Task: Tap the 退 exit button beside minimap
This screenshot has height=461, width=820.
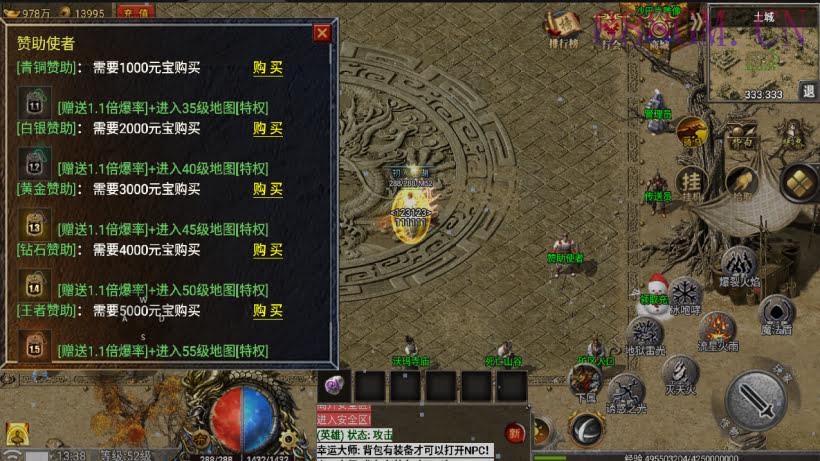Action: point(808,91)
